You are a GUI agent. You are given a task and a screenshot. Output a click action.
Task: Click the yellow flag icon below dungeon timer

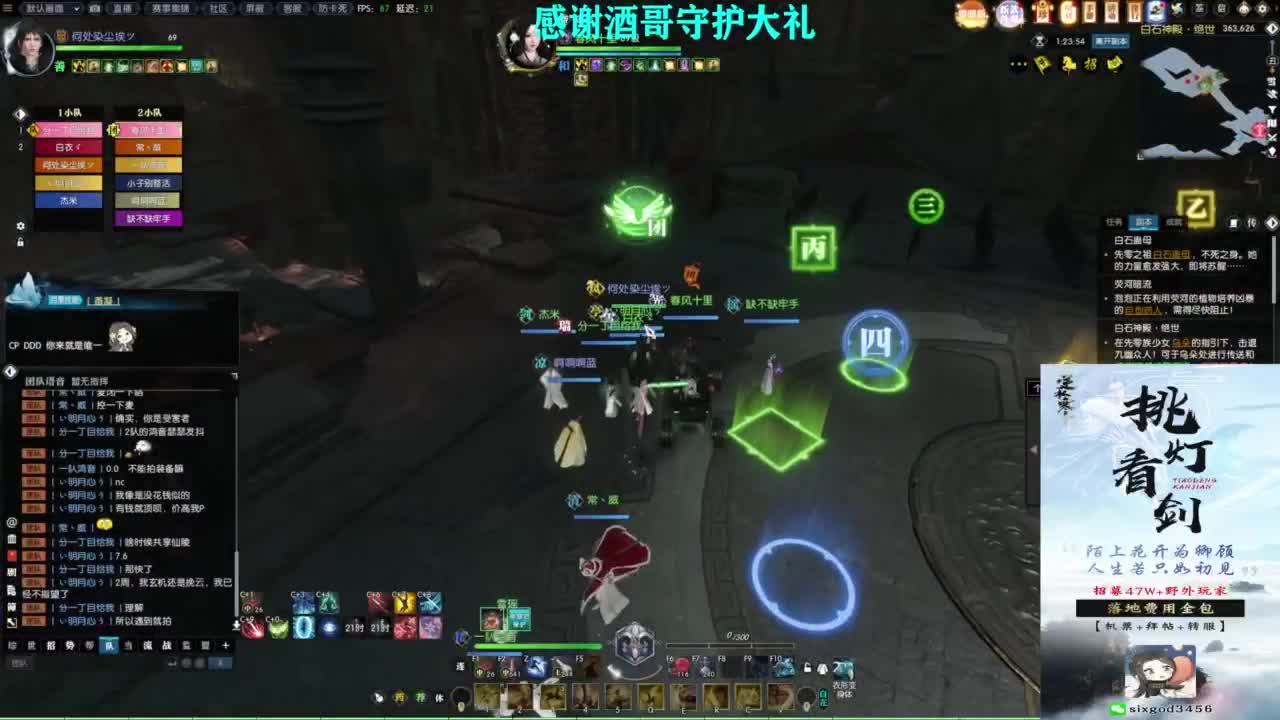1041,64
